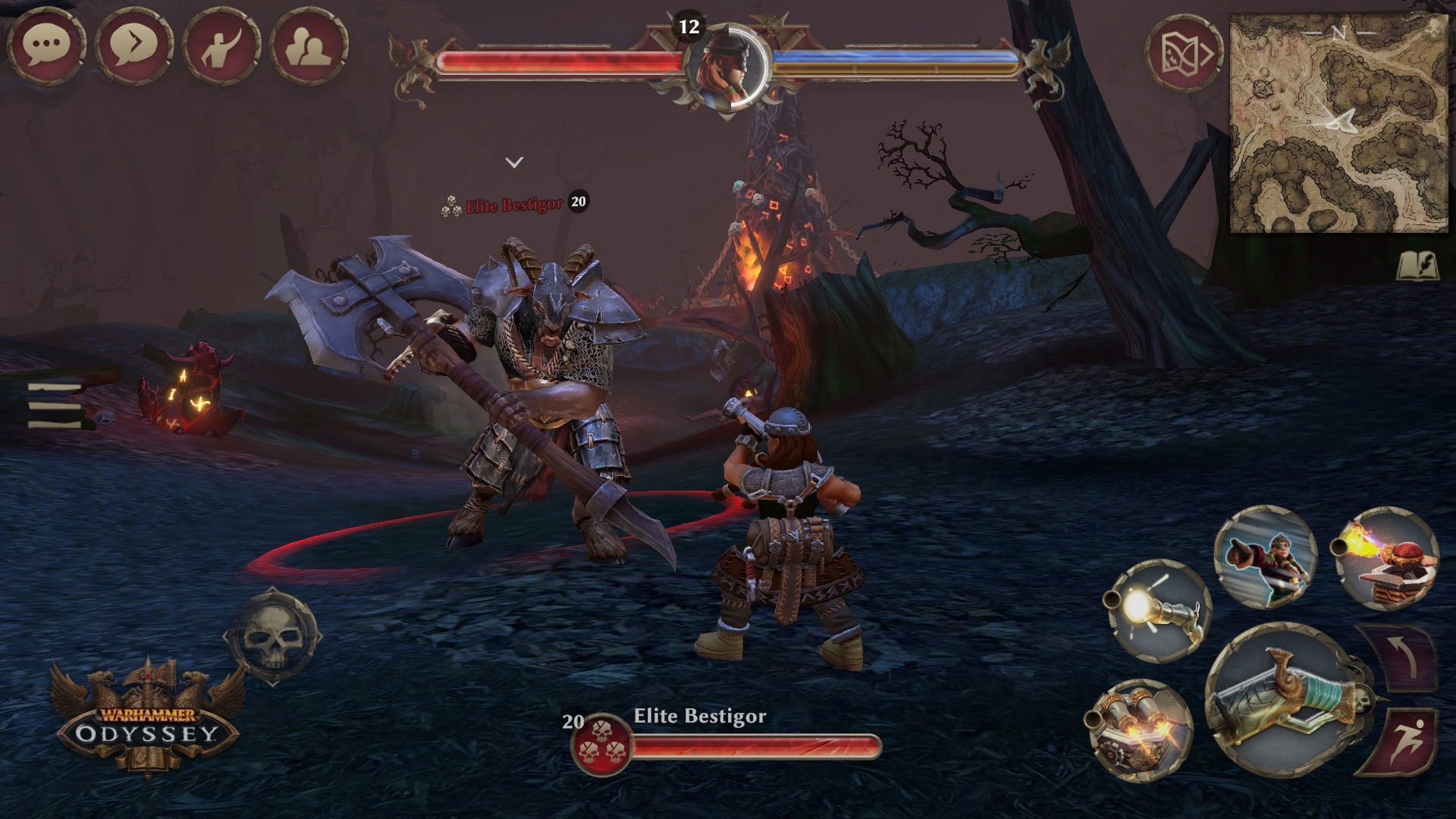This screenshot has width=1456, height=819.
Task: Open the quick chat arrow bubble button
Action: click(134, 45)
